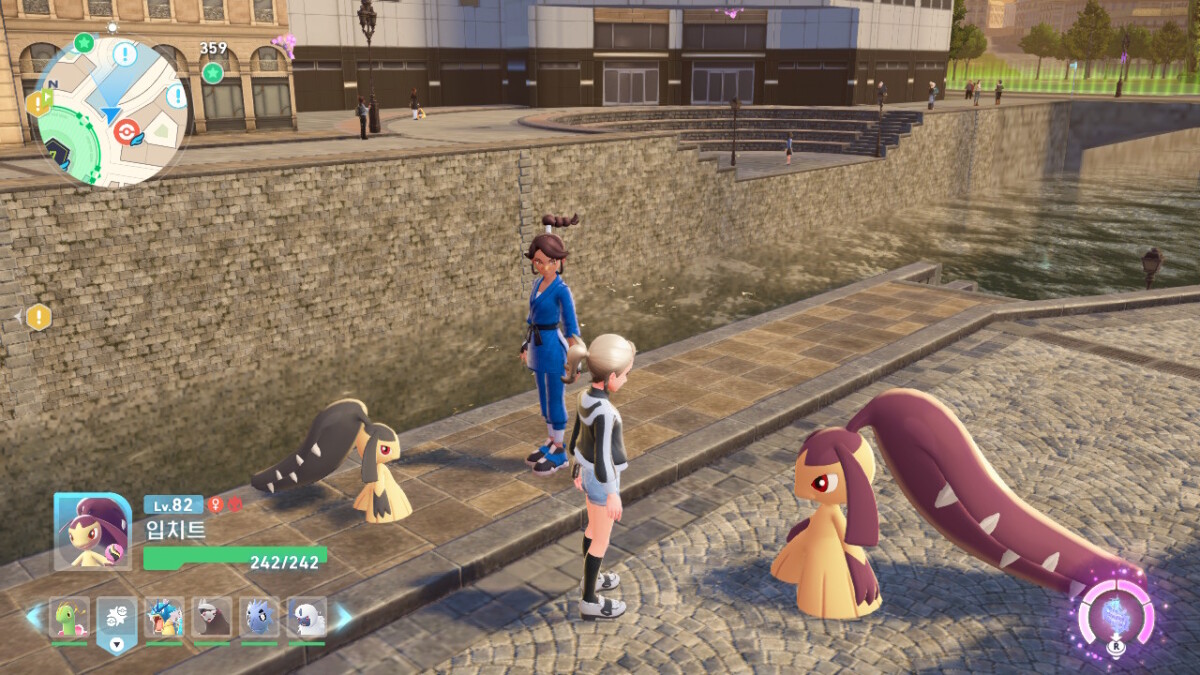Select Mawile's active portrait

pyautogui.click(x=92, y=531)
